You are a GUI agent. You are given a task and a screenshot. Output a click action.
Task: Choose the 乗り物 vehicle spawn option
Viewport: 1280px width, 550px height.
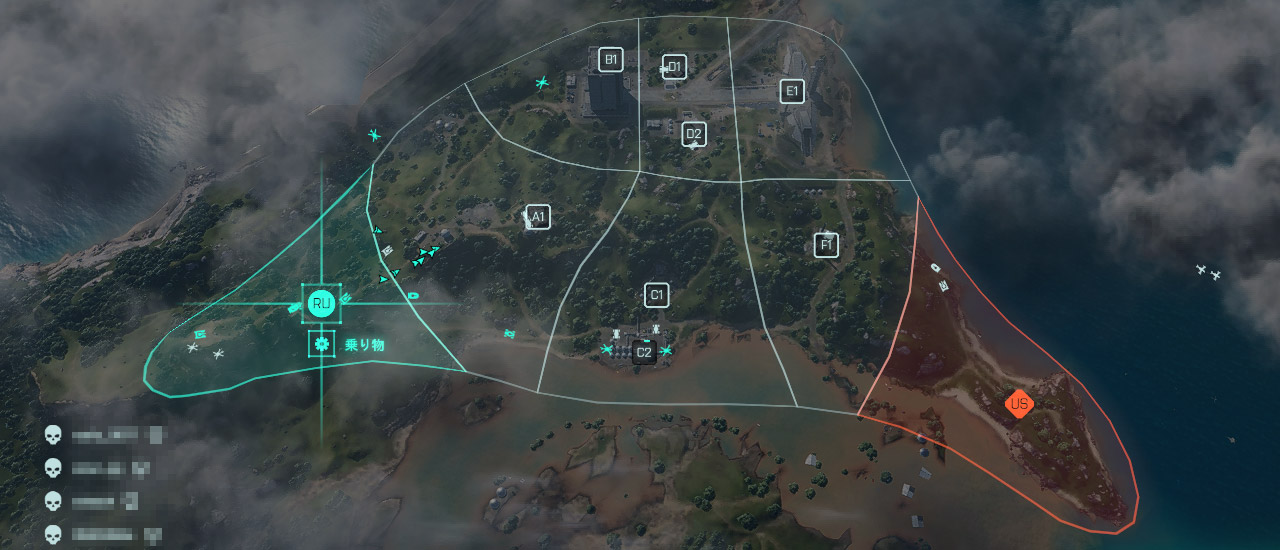tap(322, 344)
